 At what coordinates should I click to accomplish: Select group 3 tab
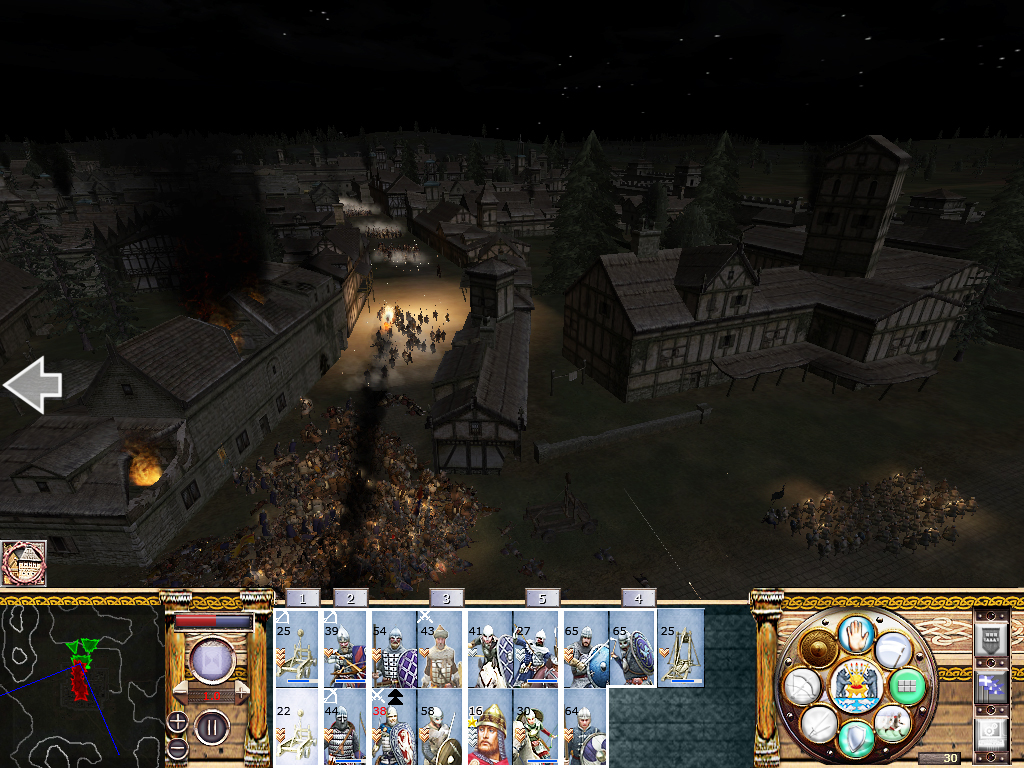click(446, 598)
